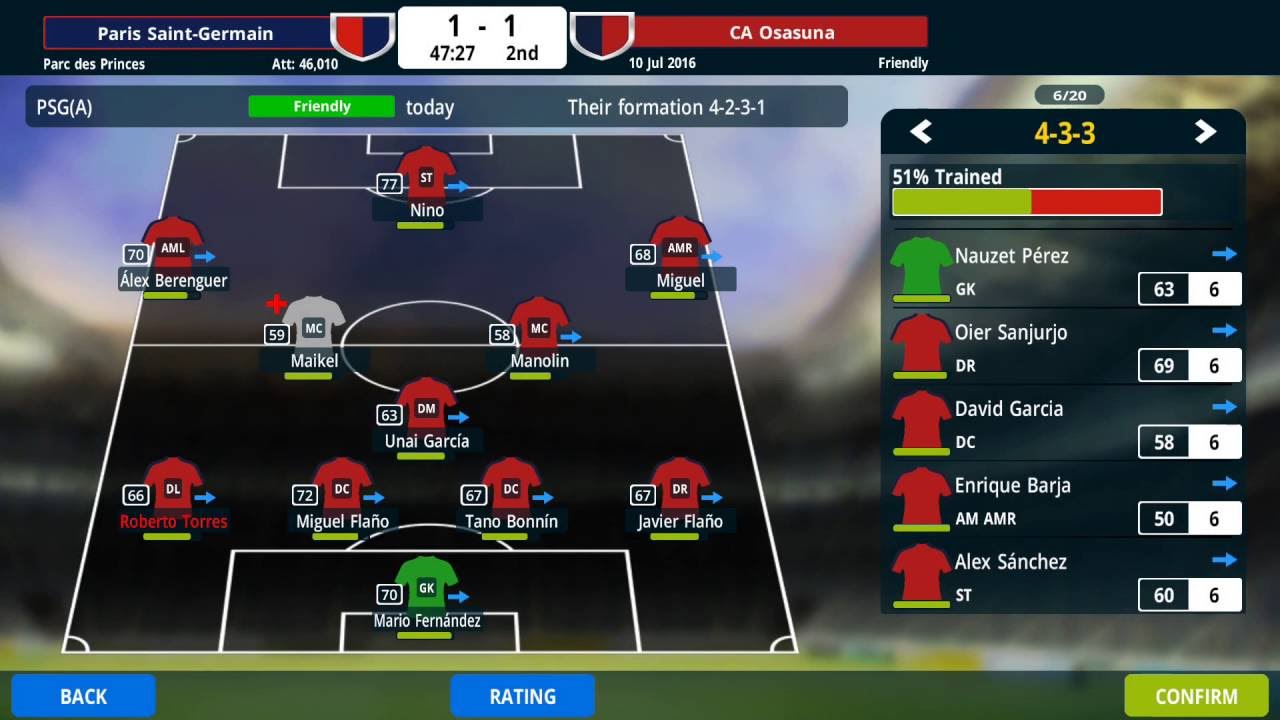Image resolution: width=1280 pixels, height=720 pixels.
Task: Click the BACK button
Action: (x=83, y=695)
